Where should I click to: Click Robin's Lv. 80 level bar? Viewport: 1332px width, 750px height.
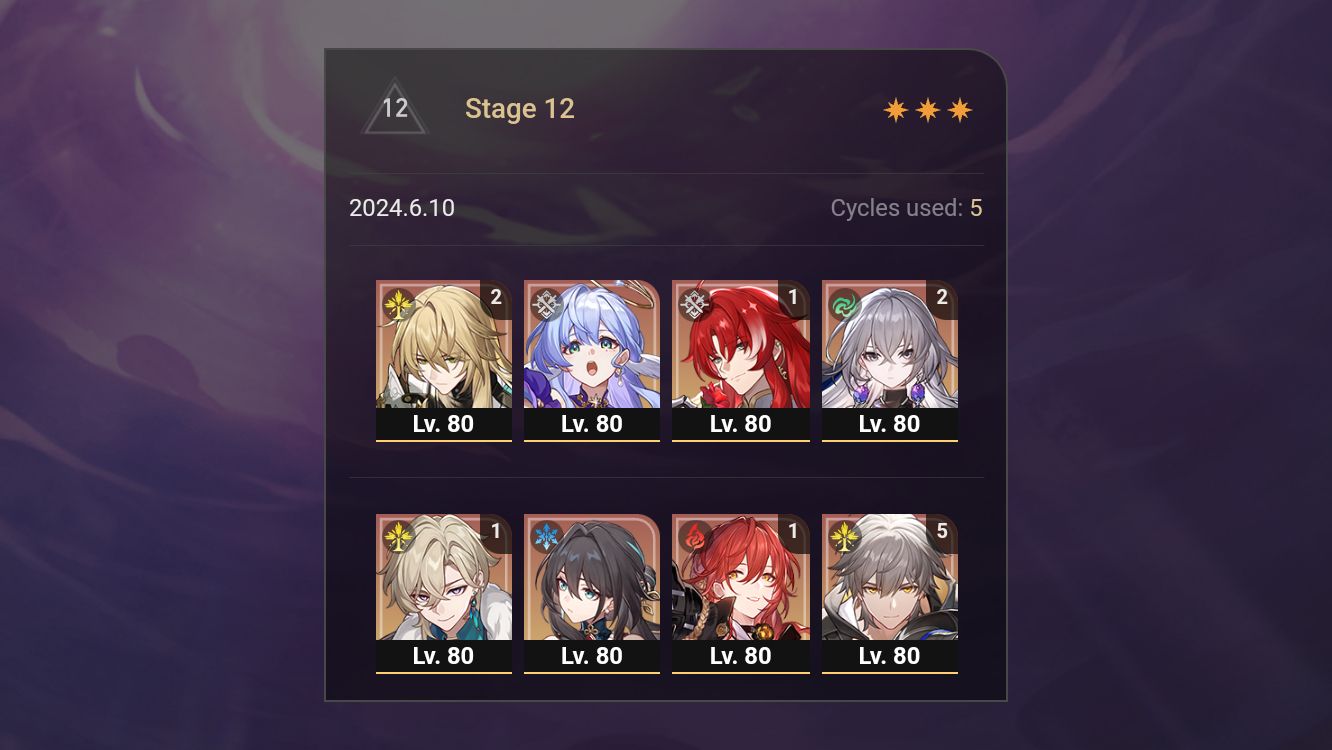[x=592, y=424]
